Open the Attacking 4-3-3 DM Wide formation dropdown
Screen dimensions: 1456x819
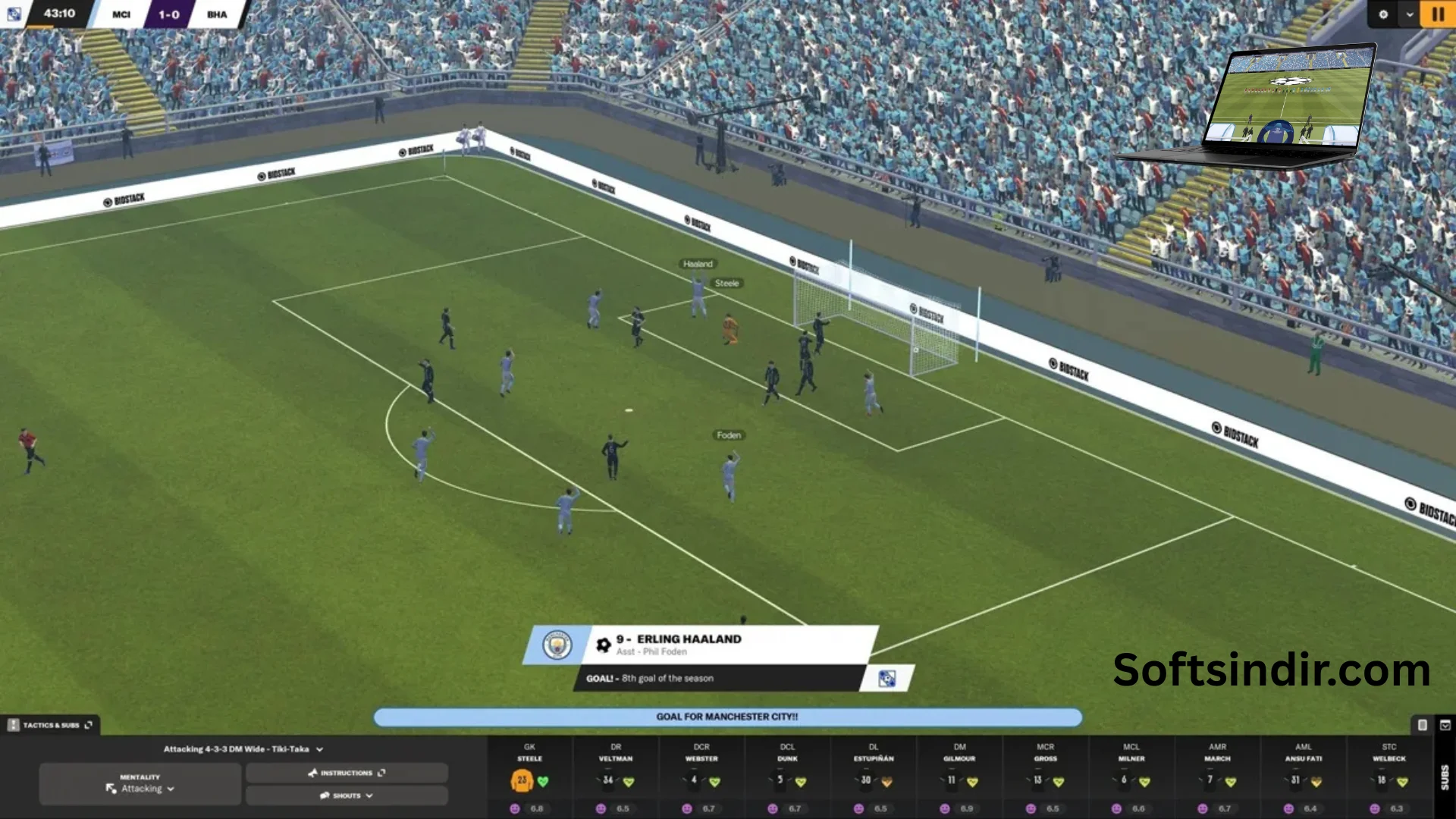[x=243, y=749]
